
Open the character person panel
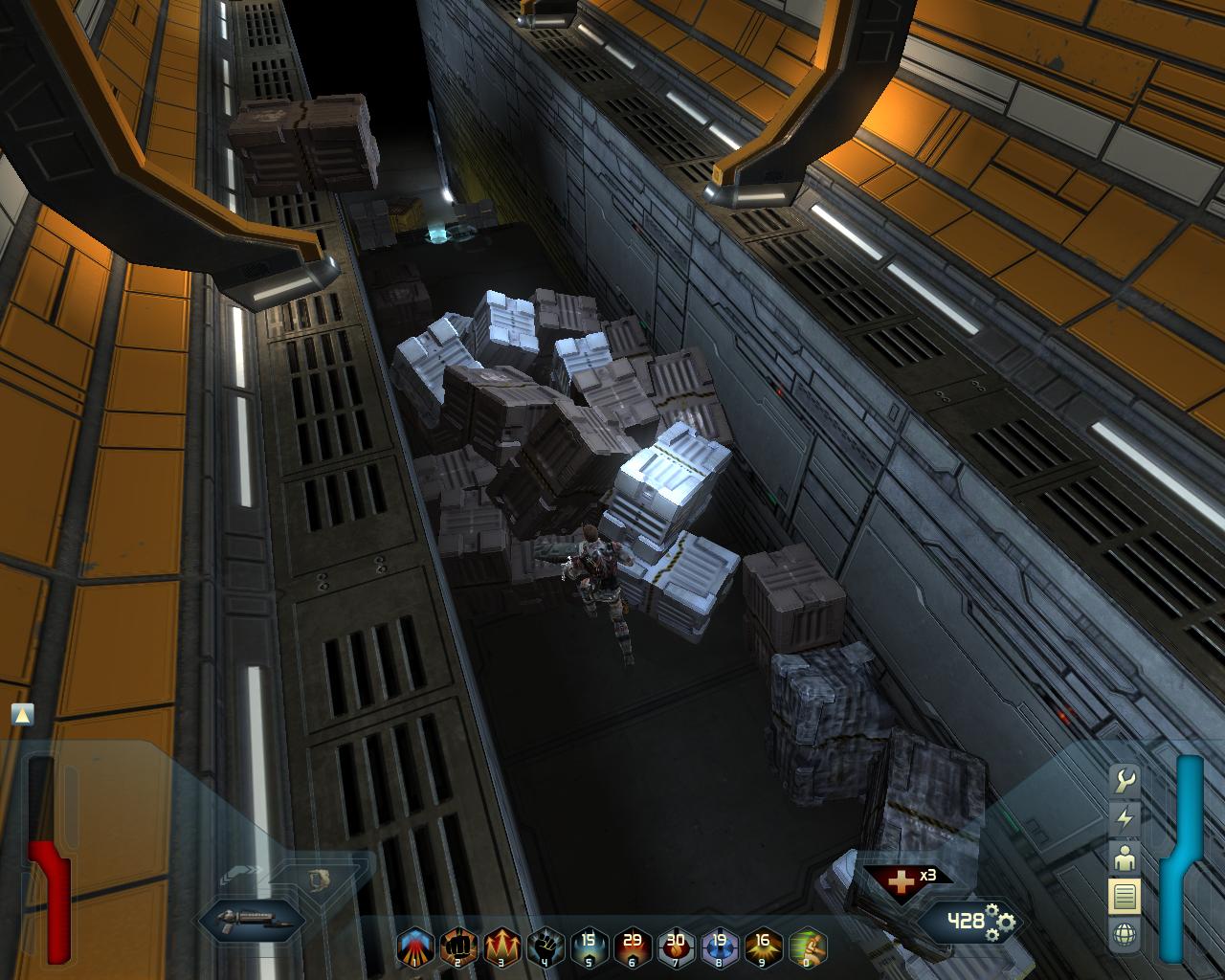coord(1125,858)
